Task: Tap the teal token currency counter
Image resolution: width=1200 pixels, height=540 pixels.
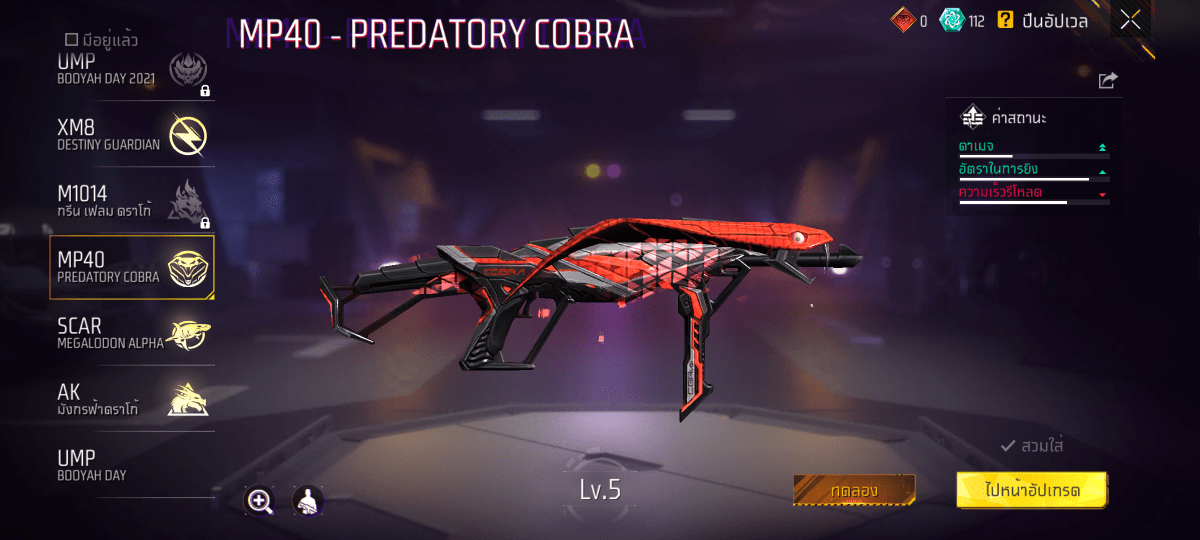Action: (x=963, y=20)
